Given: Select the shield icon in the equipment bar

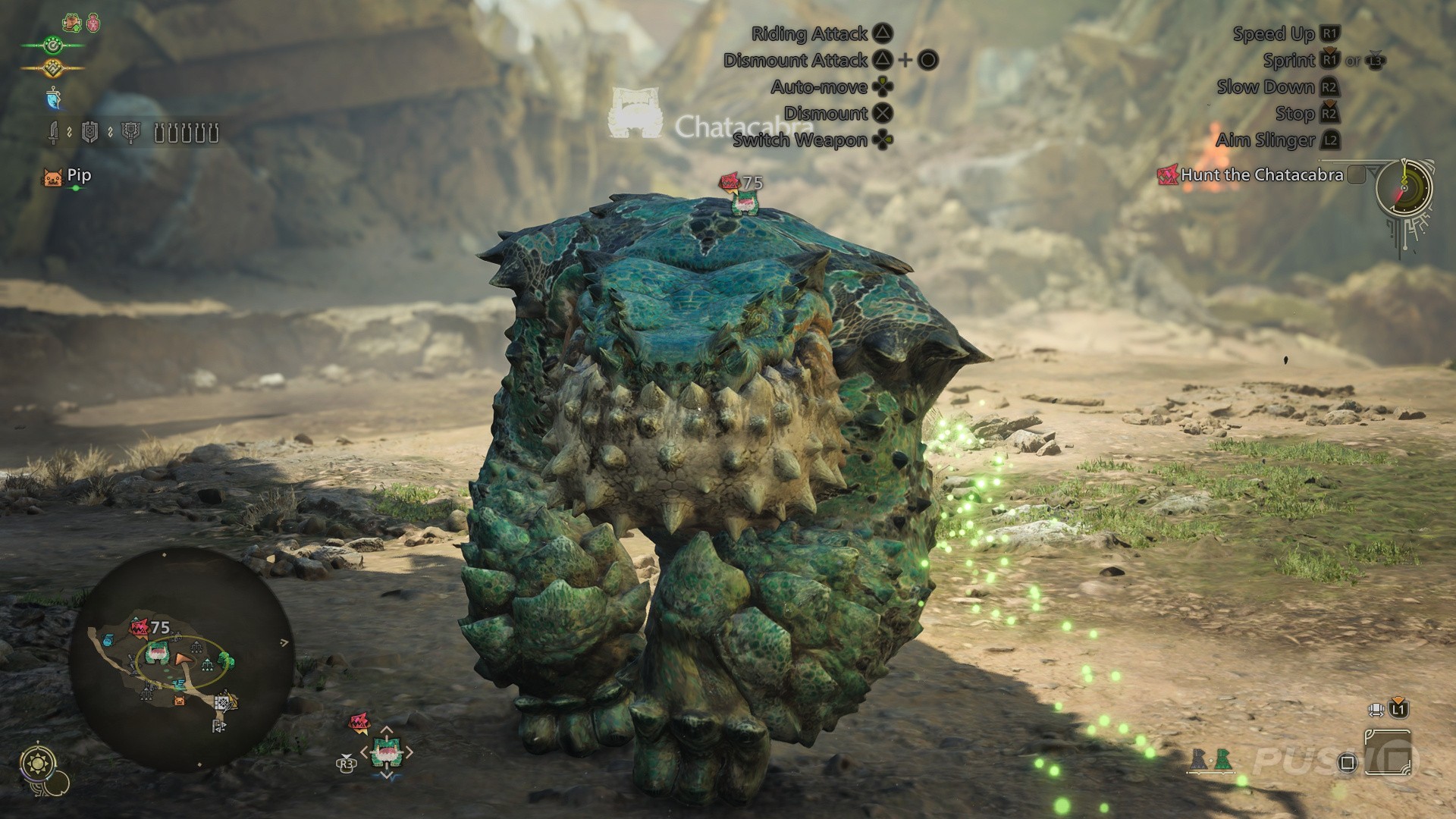Looking at the screenshot, I should click(89, 134).
